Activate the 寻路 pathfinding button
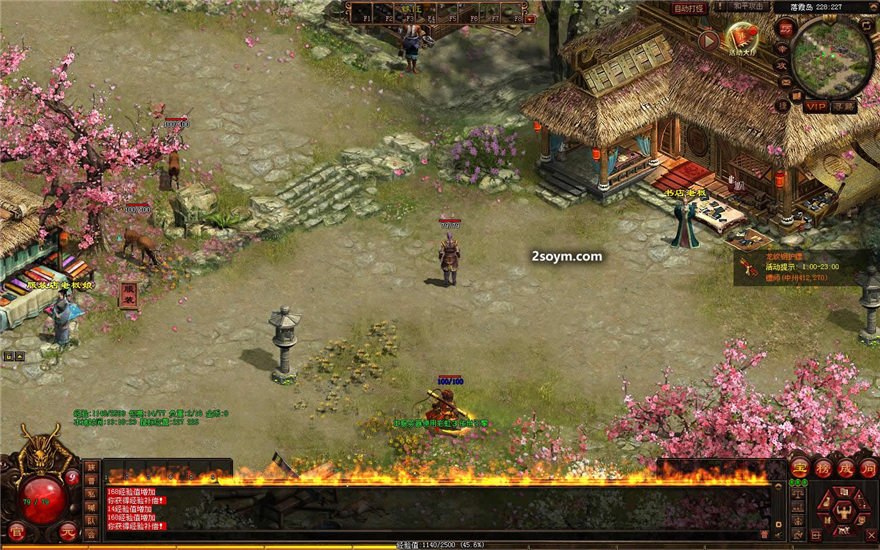This screenshot has width=880, height=550. (x=845, y=106)
